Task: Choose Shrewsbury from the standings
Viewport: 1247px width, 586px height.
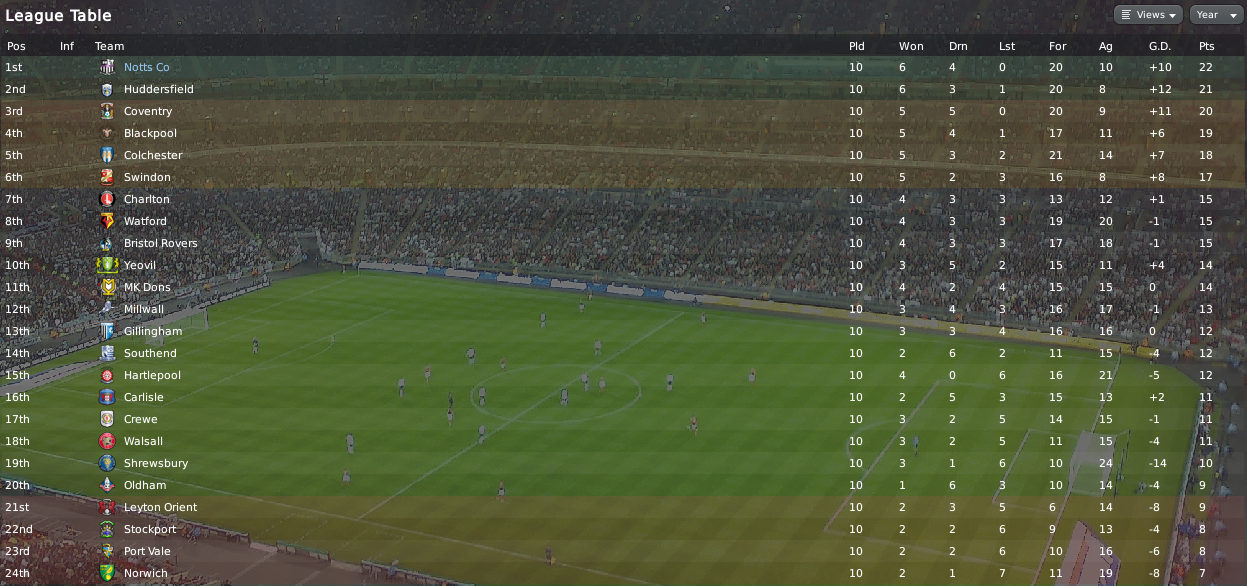Action: (155, 463)
